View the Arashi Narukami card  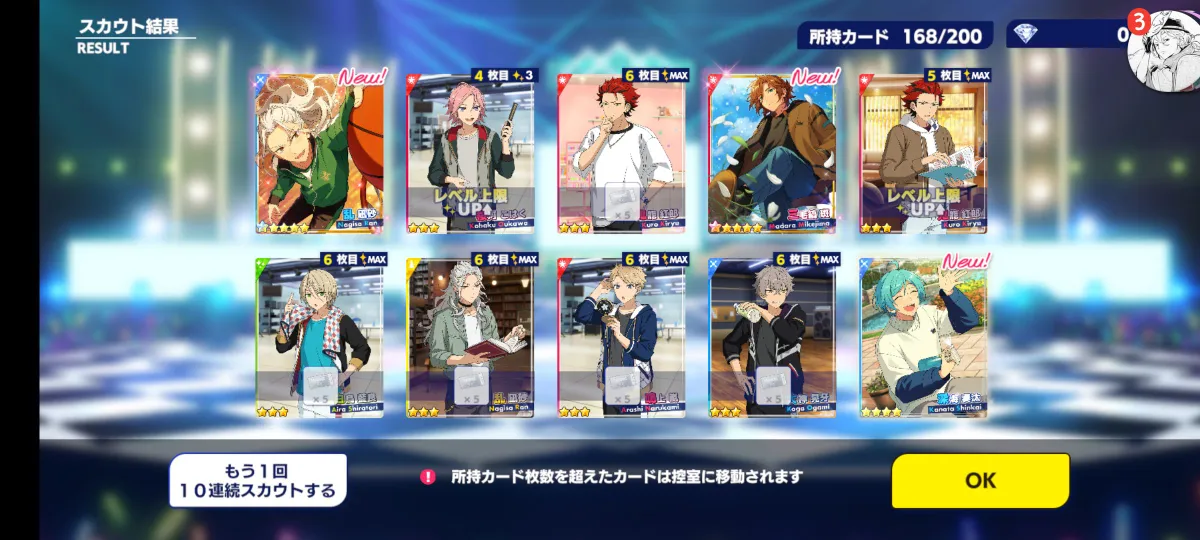coord(621,335)
